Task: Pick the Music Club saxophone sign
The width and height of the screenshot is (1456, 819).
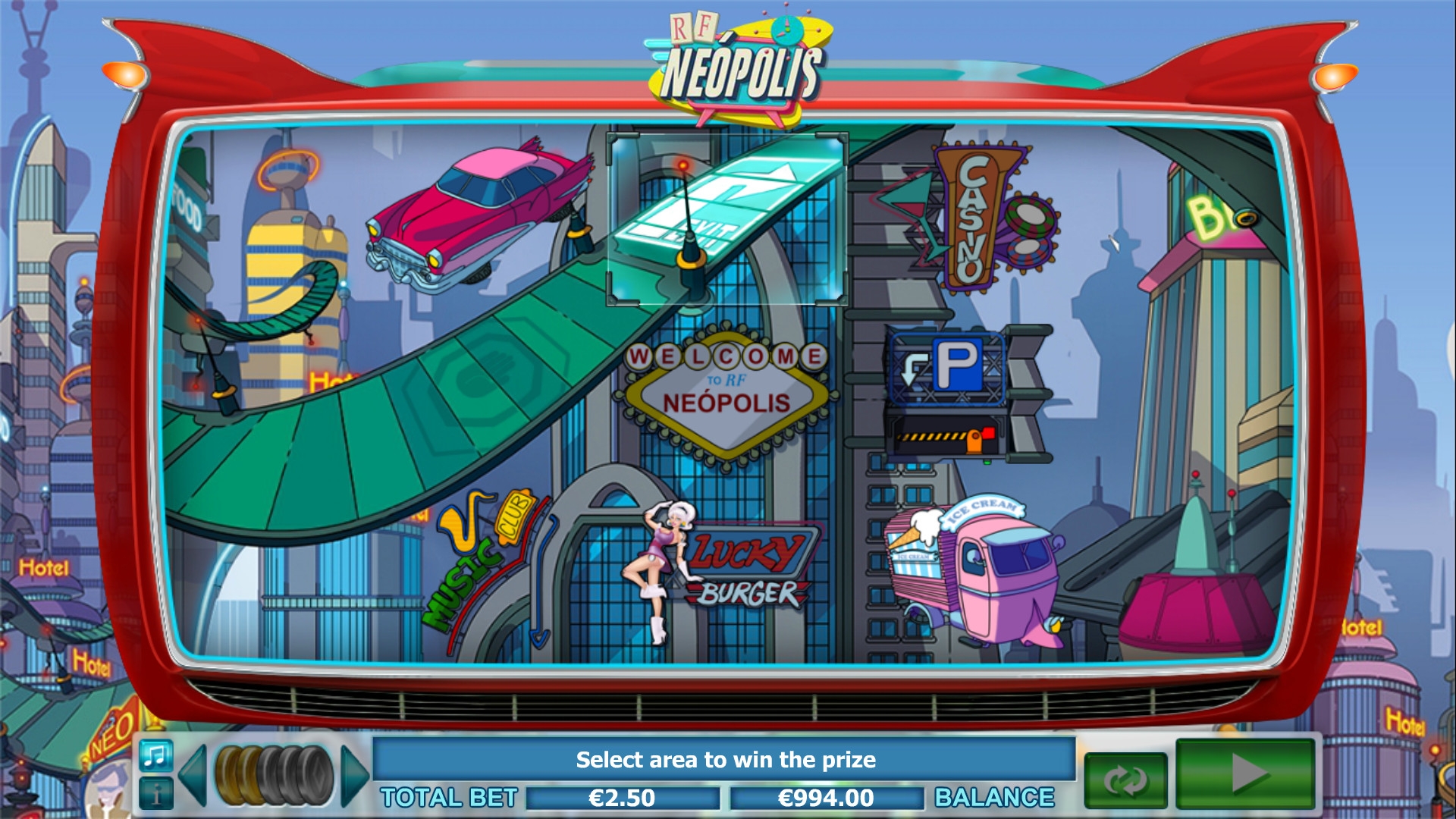Action: pyautogui.click(x=479, y=557)
